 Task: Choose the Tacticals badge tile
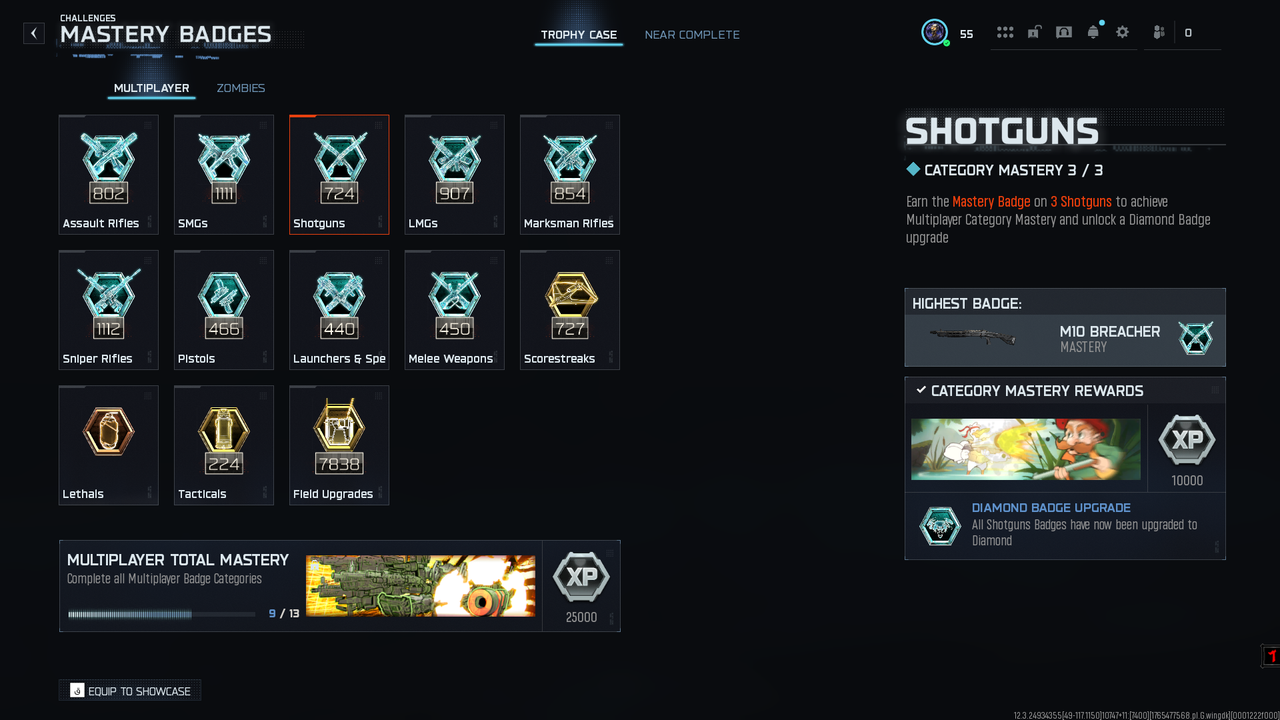[x=224, y=445]
